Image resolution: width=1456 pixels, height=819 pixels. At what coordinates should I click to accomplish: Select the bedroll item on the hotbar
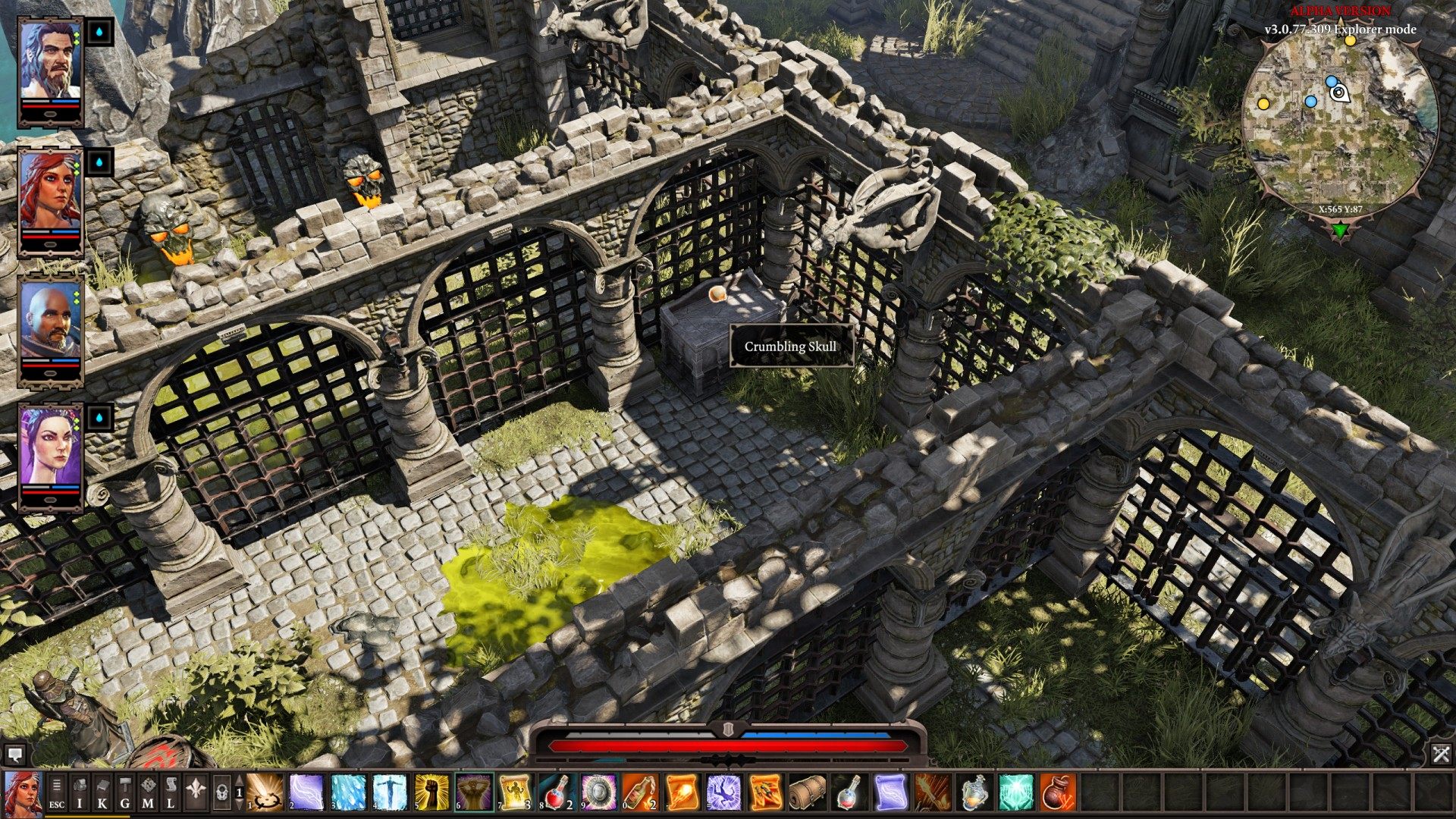pyautogui.click(x=807, y=793)
